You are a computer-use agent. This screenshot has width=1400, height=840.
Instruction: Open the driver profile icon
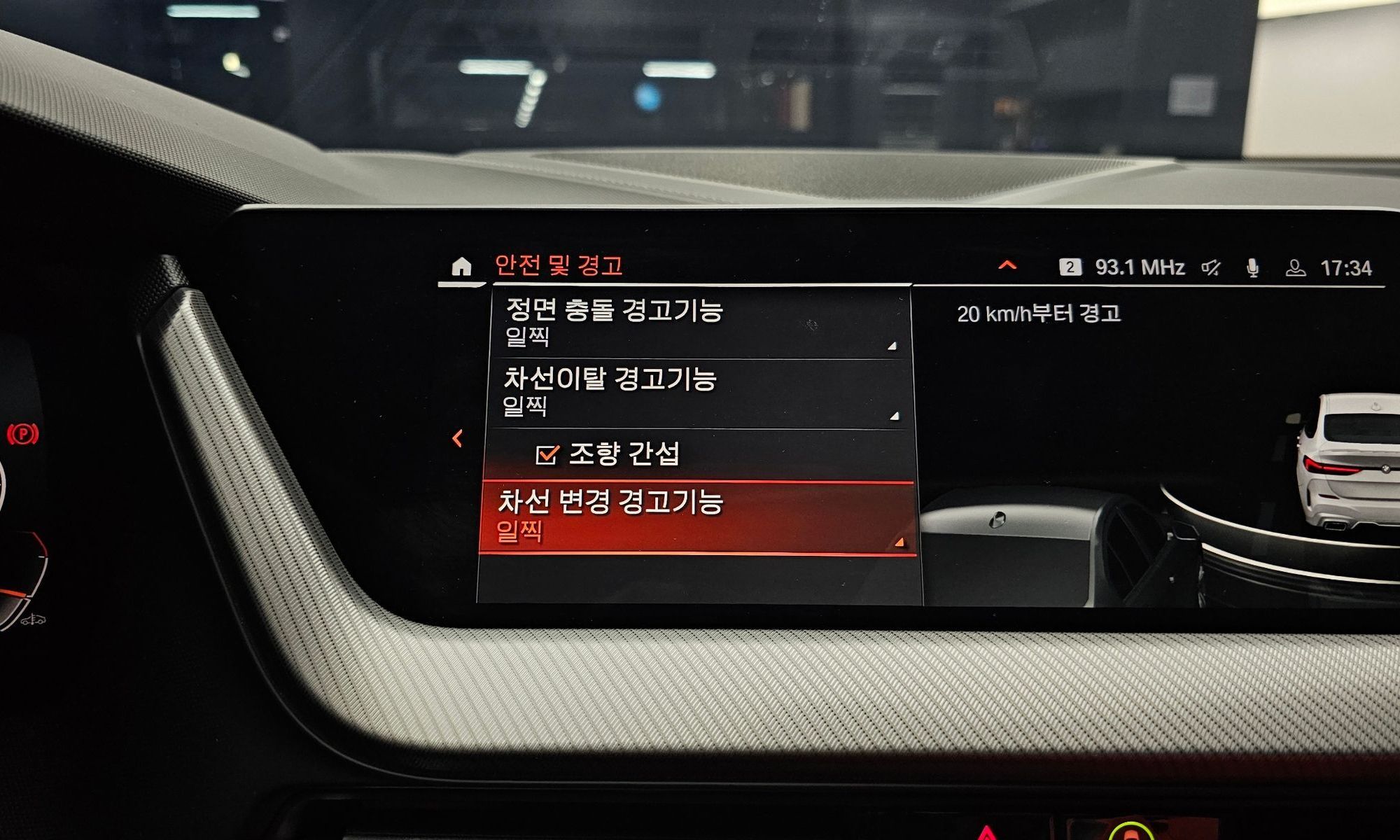point(1295,268)
